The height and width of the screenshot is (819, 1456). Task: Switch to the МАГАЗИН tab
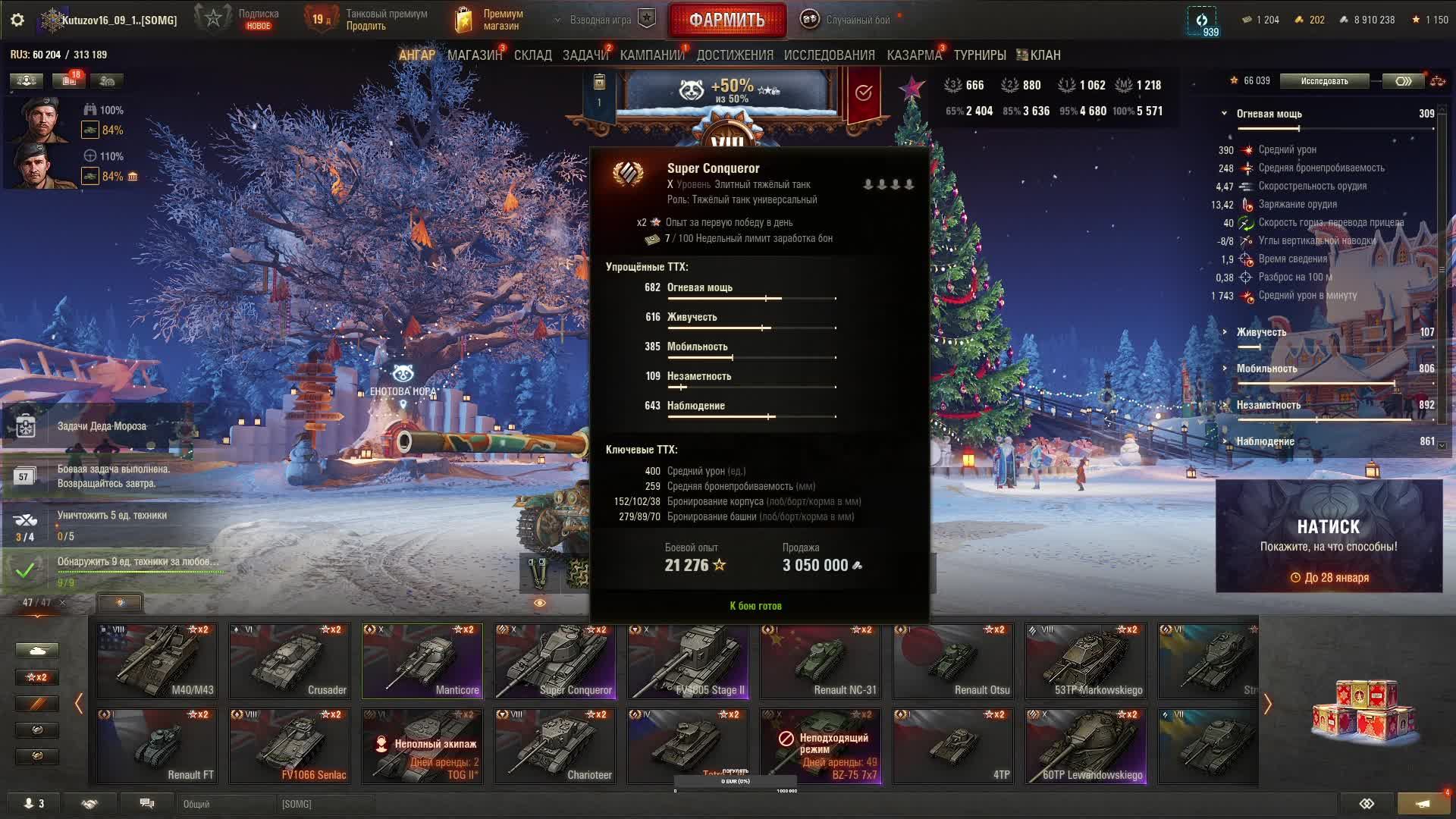pos(474,55)
